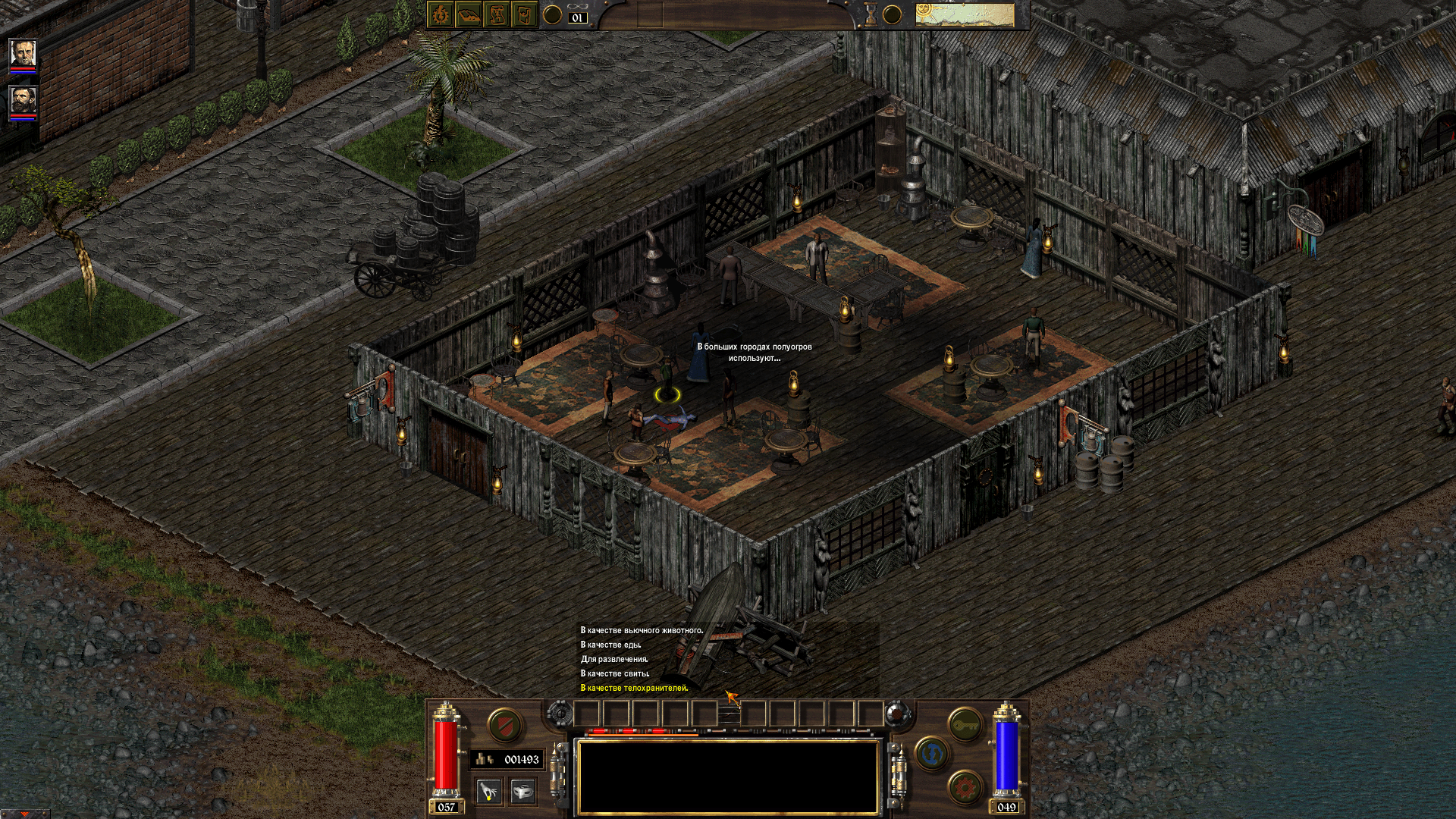Choose the dialog option 'Для развлечения'
Image resolution: width=1456 pixels, height=819 pixels.
[x=614, y=659]
